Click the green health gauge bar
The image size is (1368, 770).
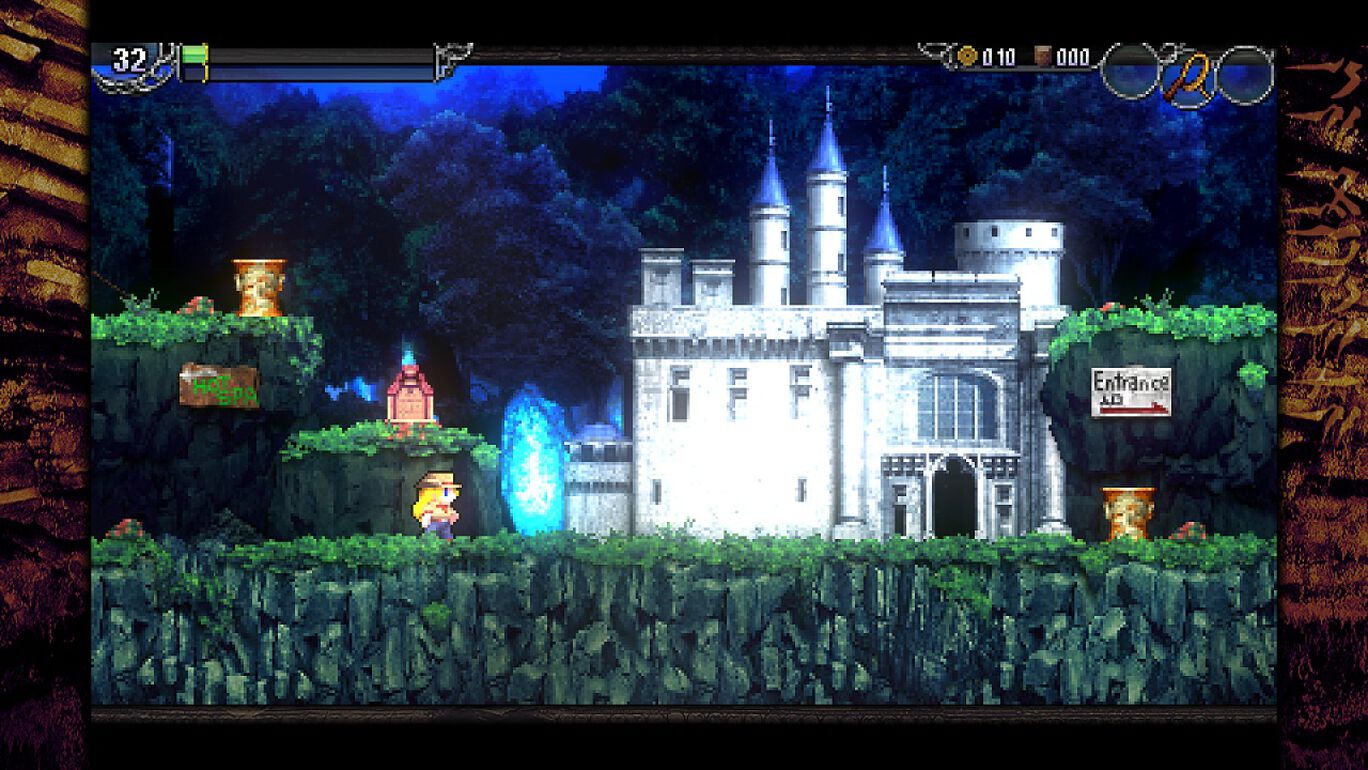[x=192, y=55]
